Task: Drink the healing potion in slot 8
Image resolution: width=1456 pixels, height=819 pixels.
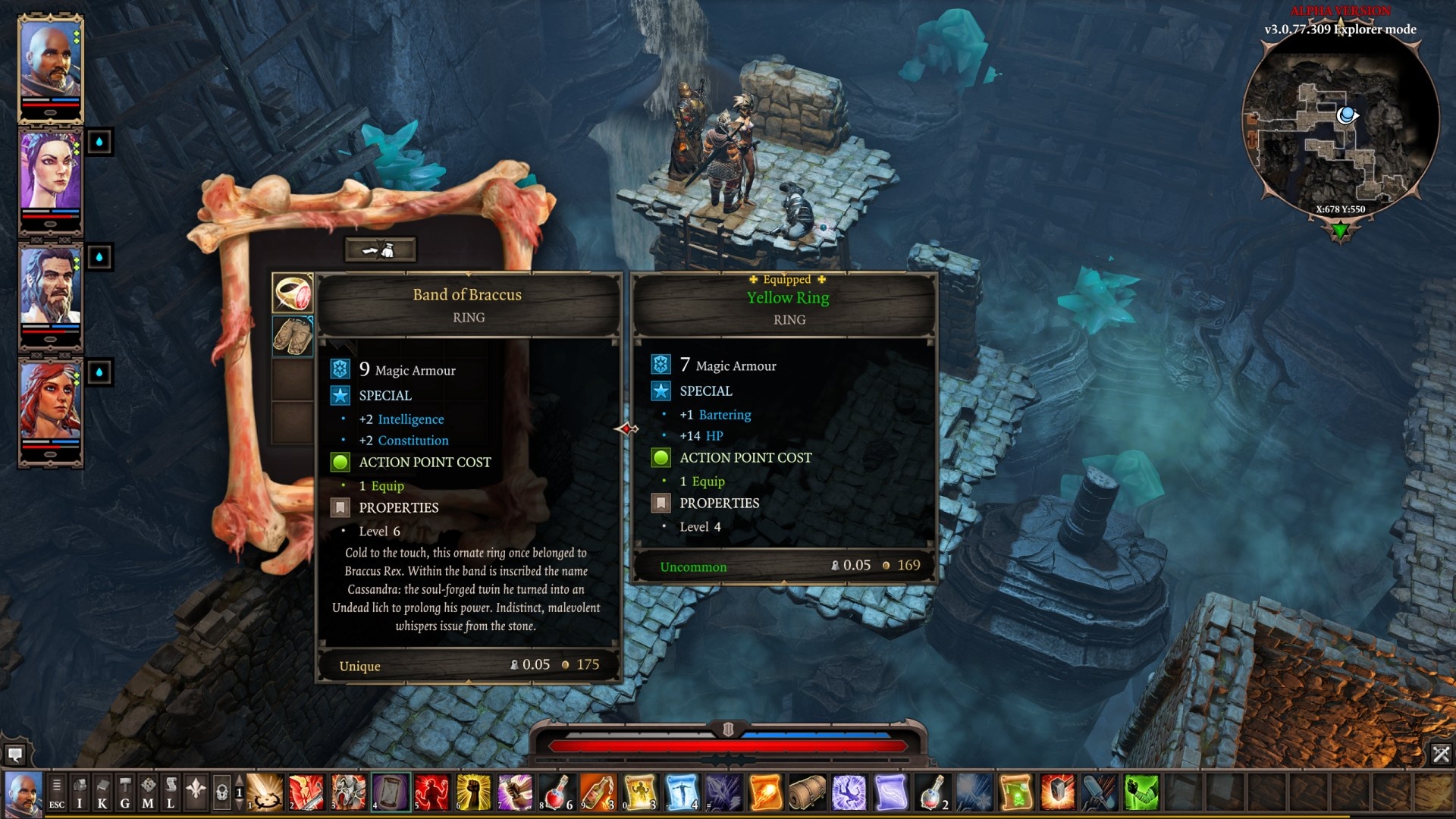Action: 555,792
